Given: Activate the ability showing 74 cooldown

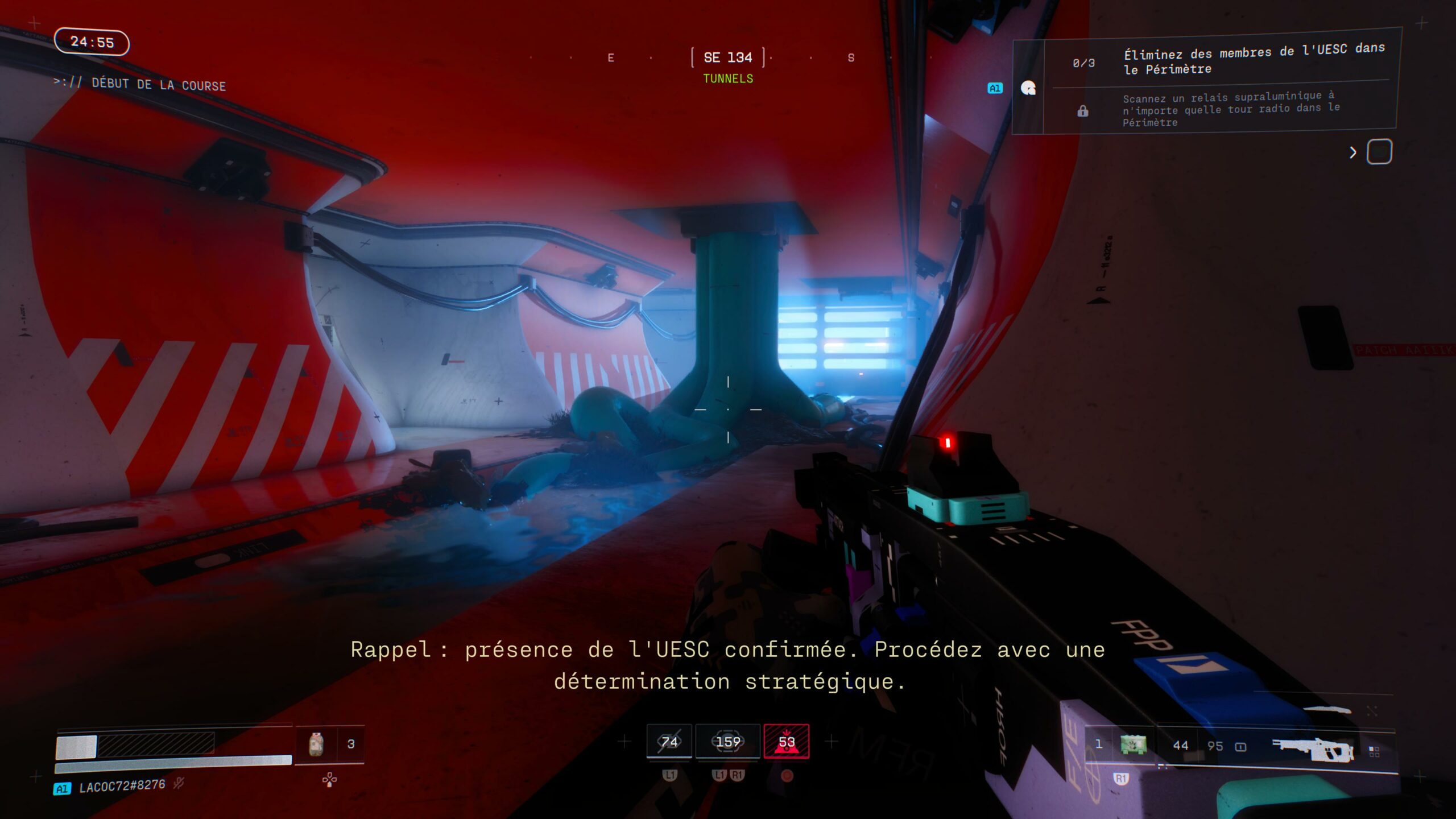Looking at the screenshot, I should coord(669,742).
